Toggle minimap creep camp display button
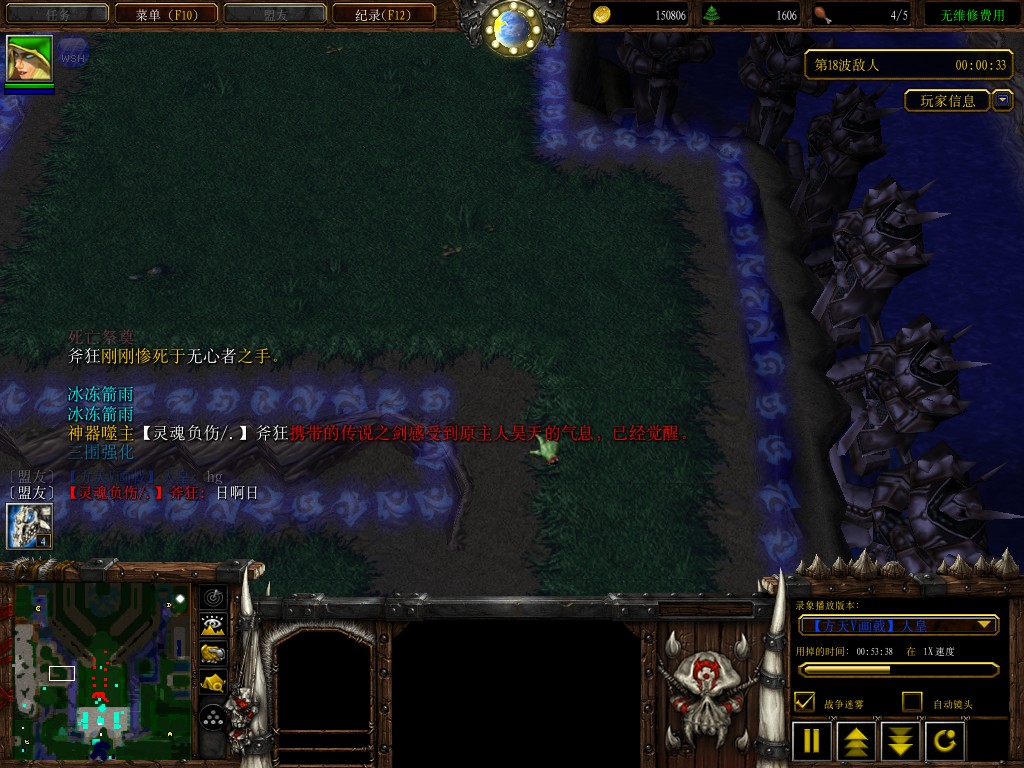Viewport: 1024px width, 768px height. 213,683
